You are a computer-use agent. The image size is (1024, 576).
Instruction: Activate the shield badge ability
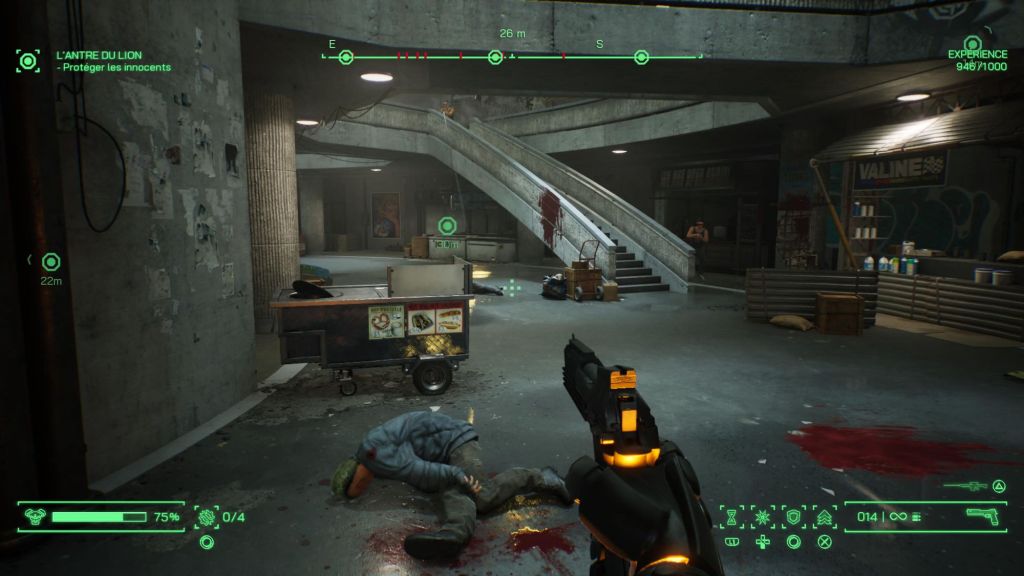pyautogui.click(x=793, y=517)
